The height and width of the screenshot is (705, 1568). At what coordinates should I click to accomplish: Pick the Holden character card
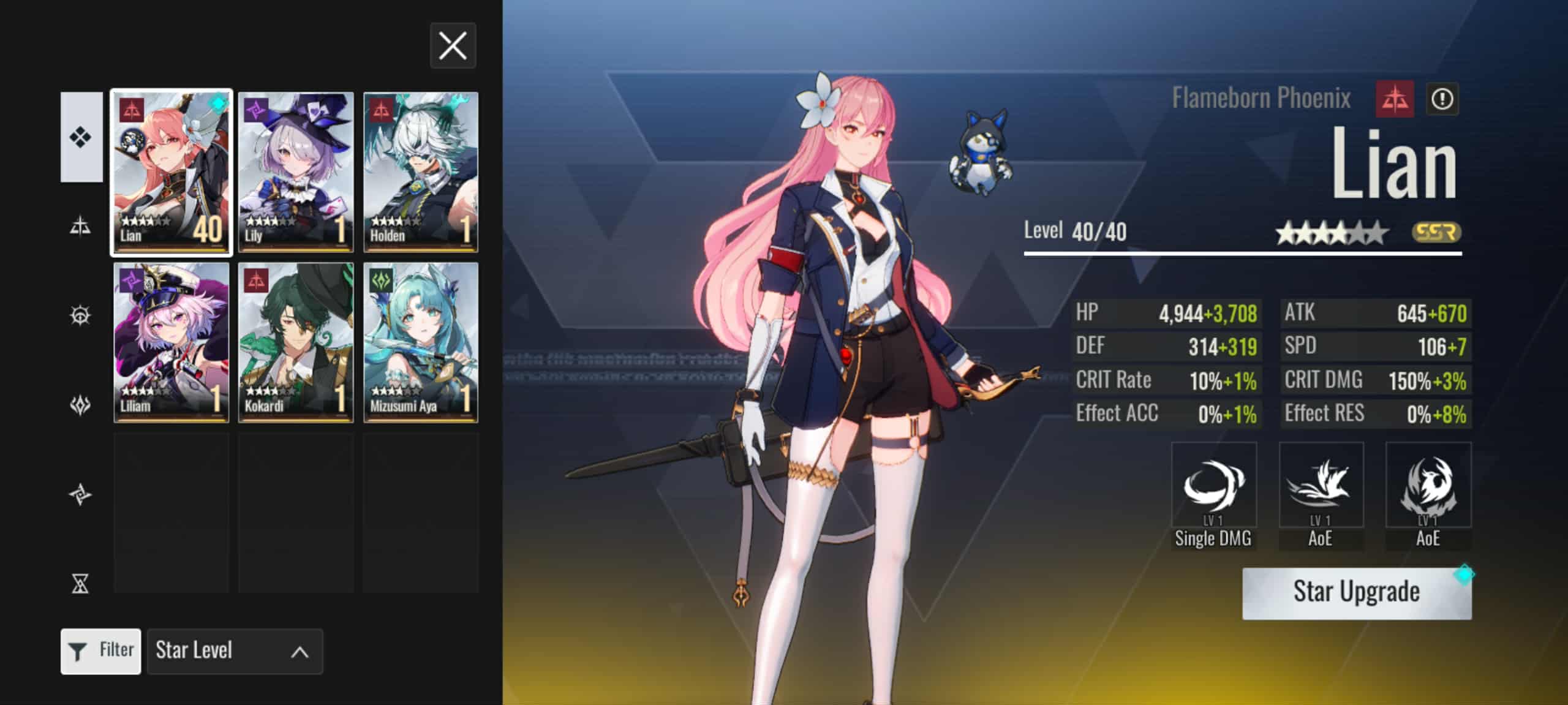coord(421,172)
